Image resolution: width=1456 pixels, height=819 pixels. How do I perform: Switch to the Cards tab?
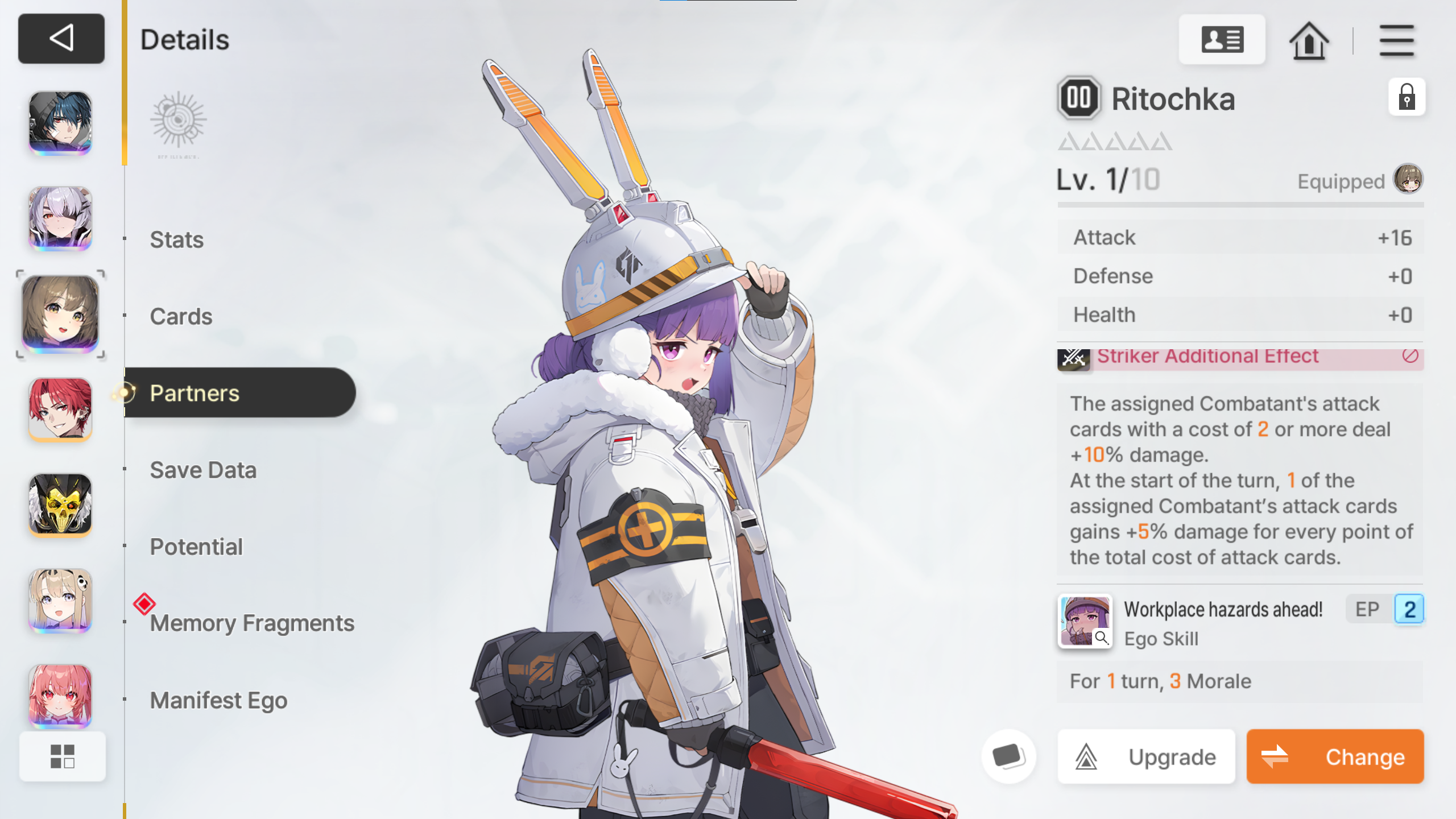(181, 316)
